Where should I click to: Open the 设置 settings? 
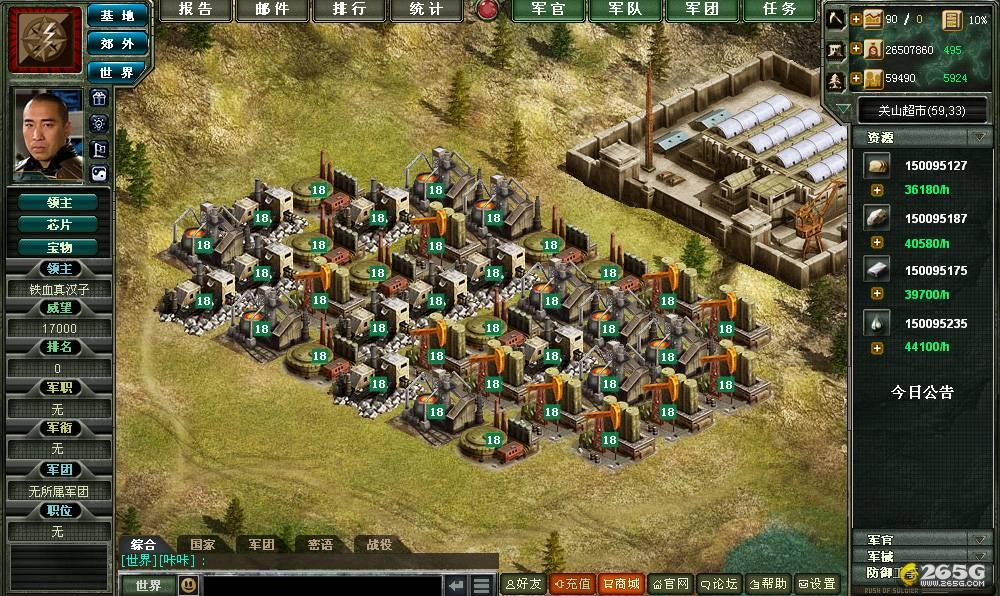tap(817, 584)
